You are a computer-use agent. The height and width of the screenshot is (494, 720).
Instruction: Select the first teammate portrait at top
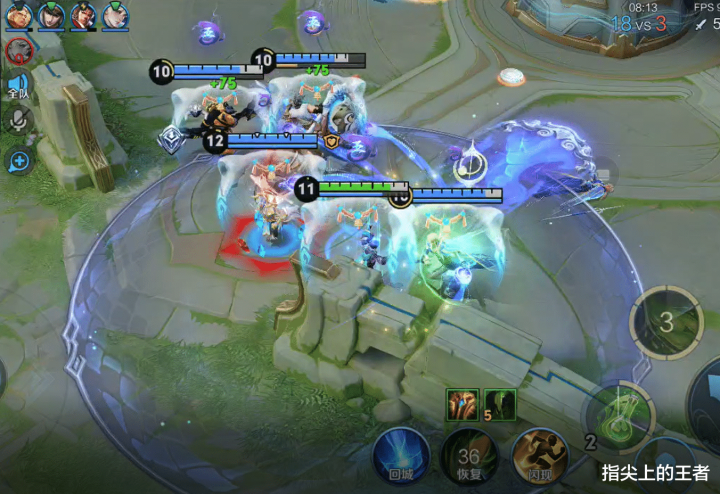pyautogui.click(x=18, y=15)
